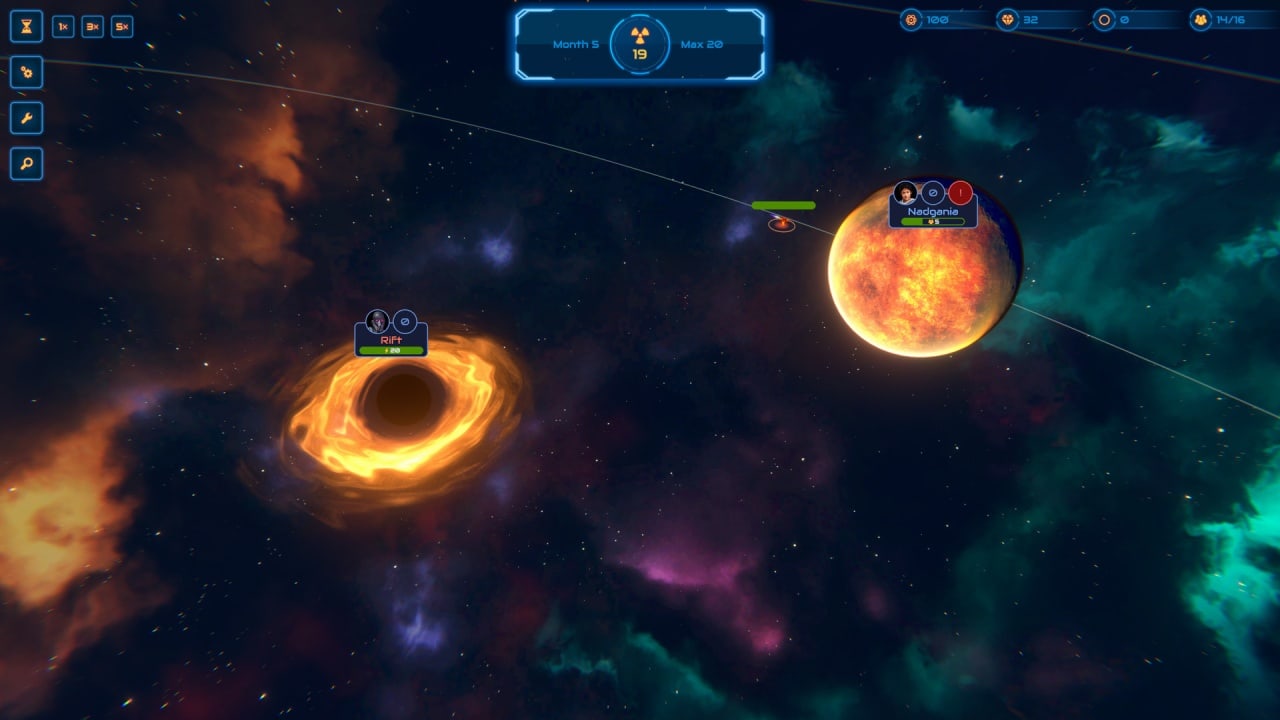Select the Rift name label
Image resolution: width=1280 pixels, height=720 pixels.
[391, 340]
